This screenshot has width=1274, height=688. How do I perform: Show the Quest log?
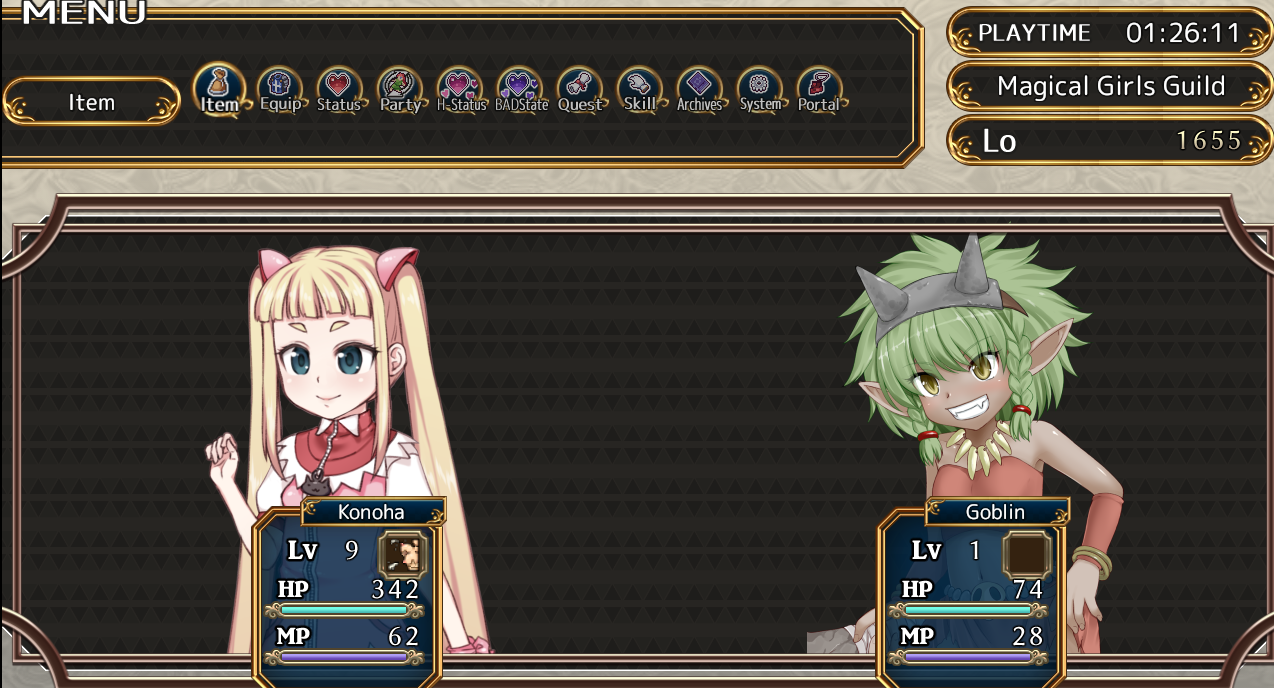[x=580, y=91]
